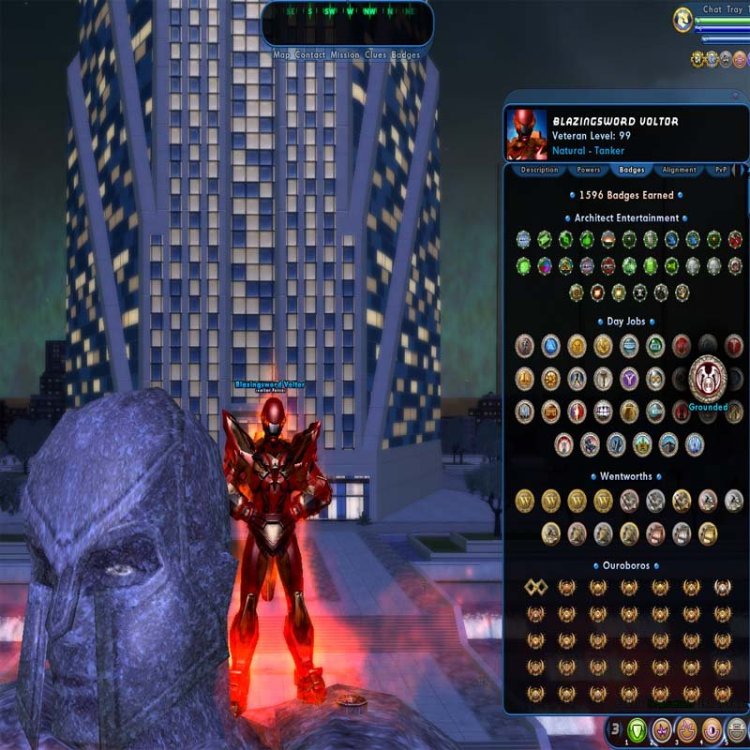The image size is (750, 750).
Task: Show the Mission window
Action: pos(347,55)
